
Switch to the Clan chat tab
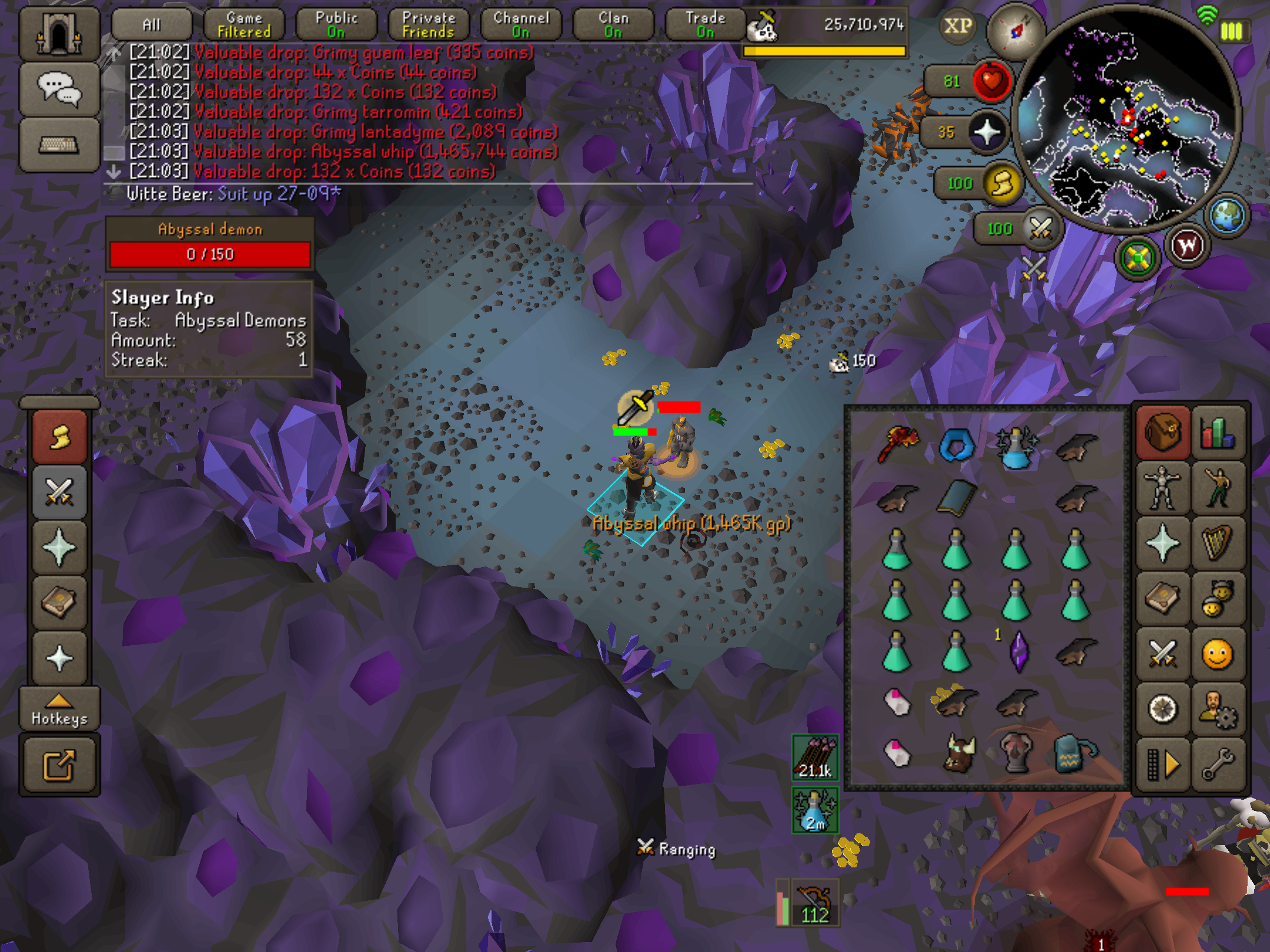(x=613, y=25)
